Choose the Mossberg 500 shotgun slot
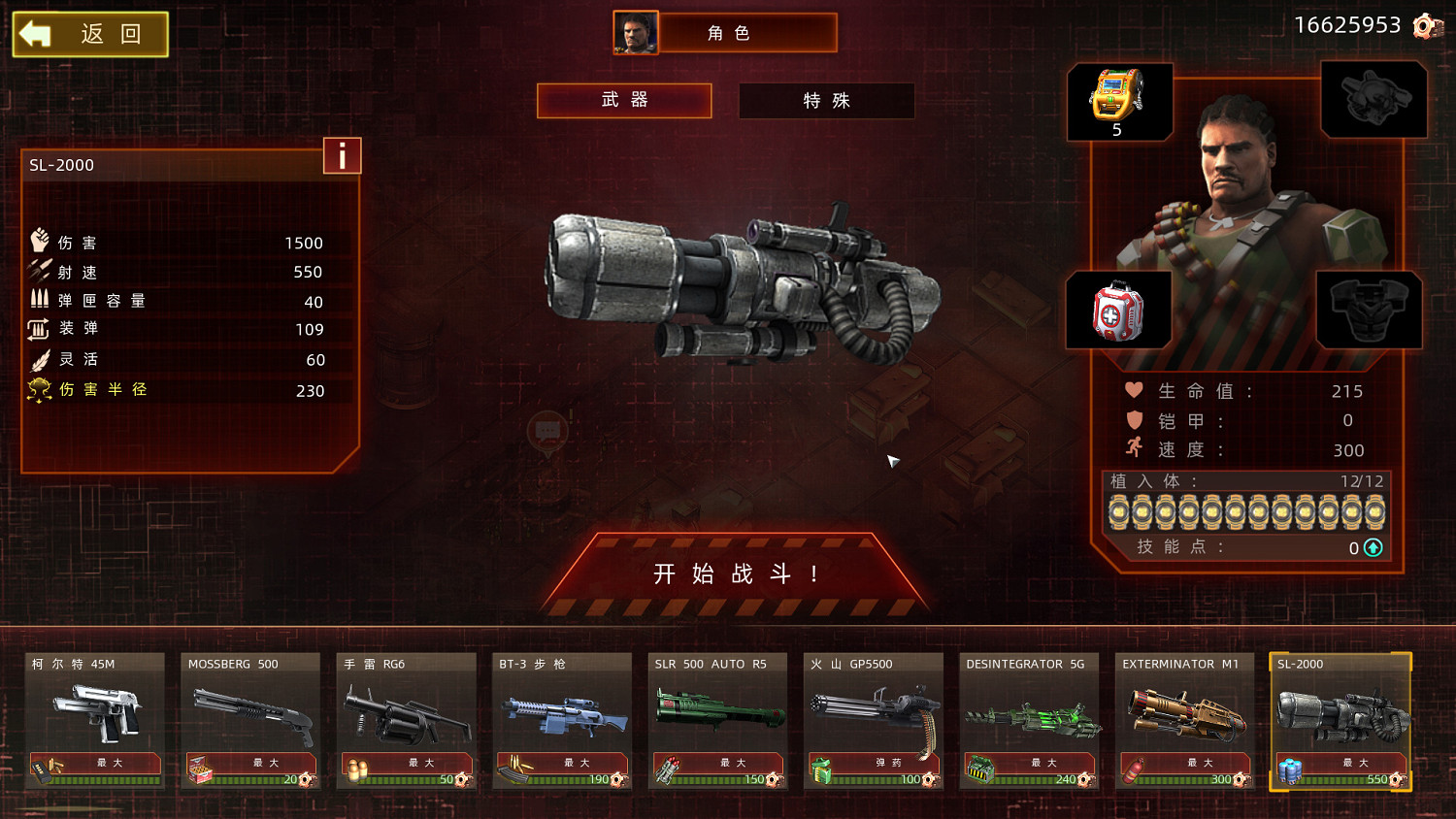Image resolution: width=1456 pixels, height=819 pixels. tap(250, 719)
